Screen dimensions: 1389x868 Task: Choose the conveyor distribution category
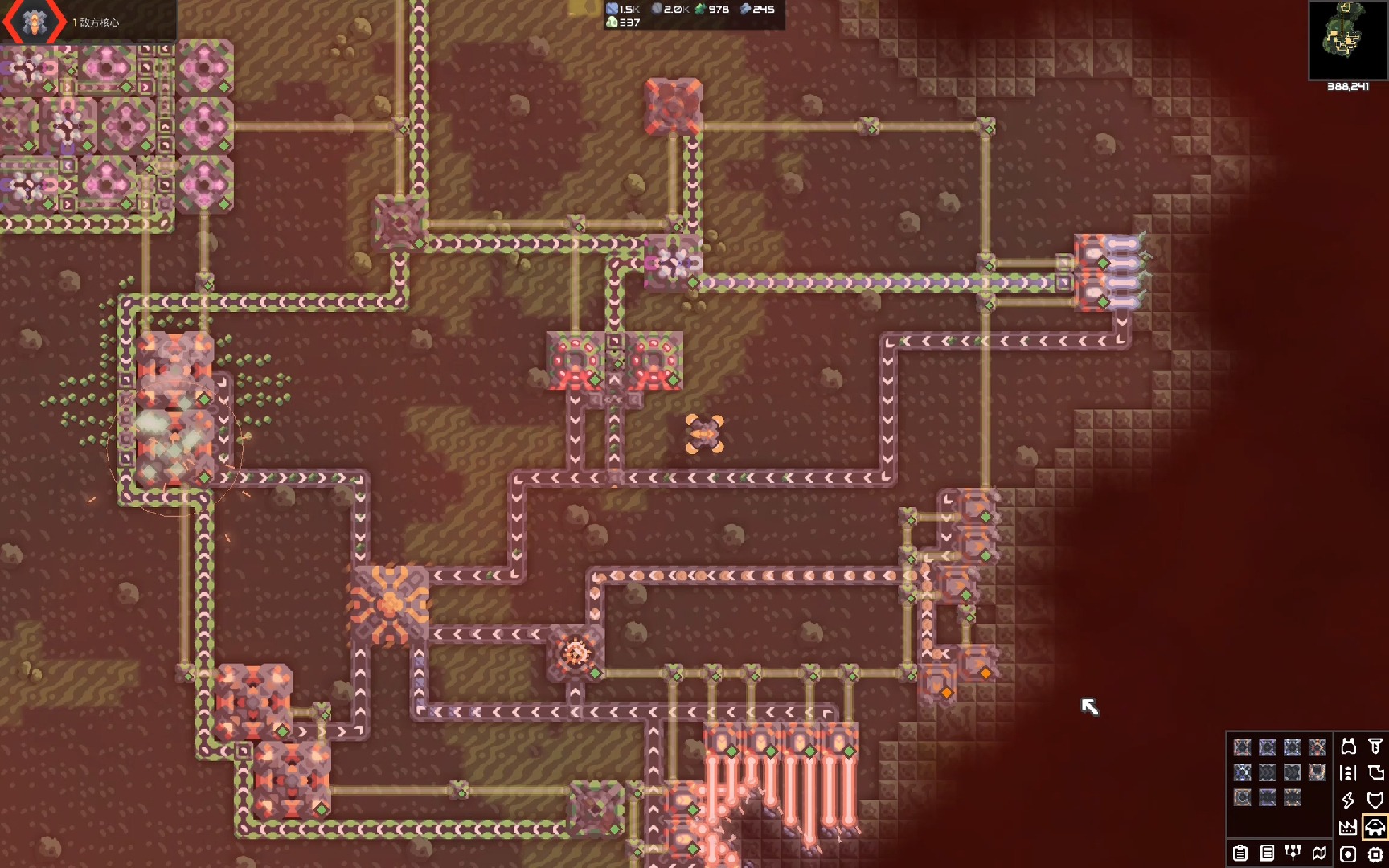point(1349,773)
